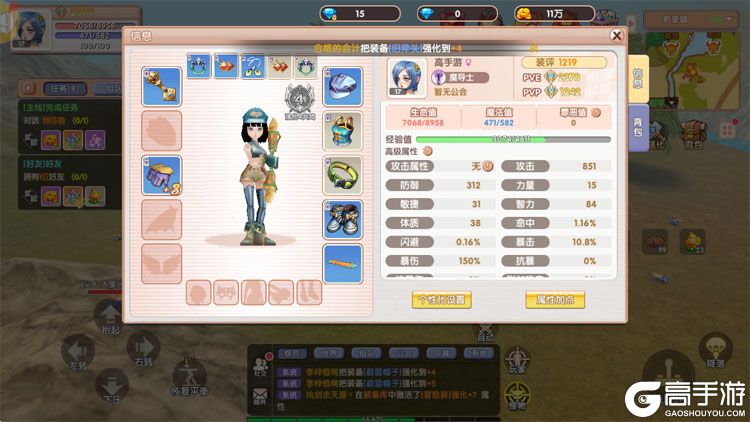Click the character avatar in info panel
Image resolution: width=750 pixels, height=422 pixels.
point(407,75)
